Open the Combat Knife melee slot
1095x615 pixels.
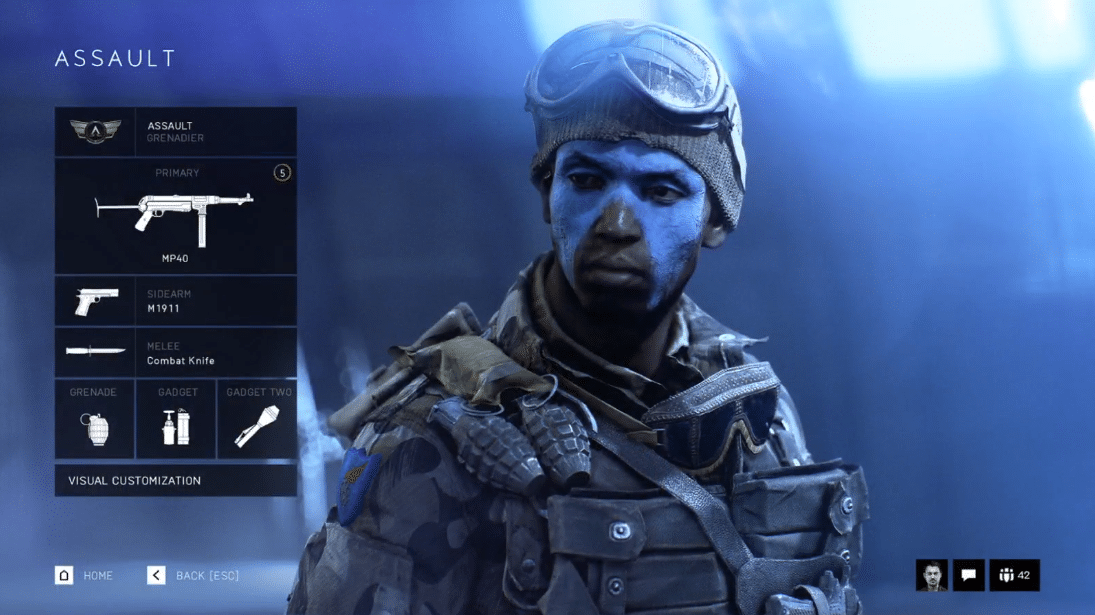coord(176,353)
